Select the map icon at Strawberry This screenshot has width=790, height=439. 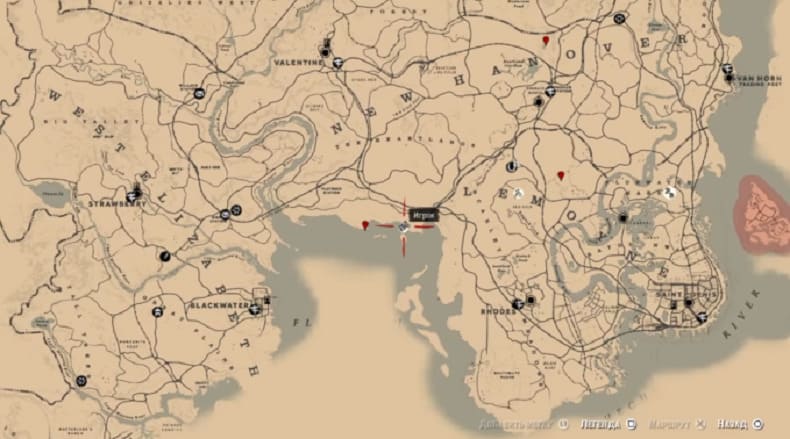[136, 192]
